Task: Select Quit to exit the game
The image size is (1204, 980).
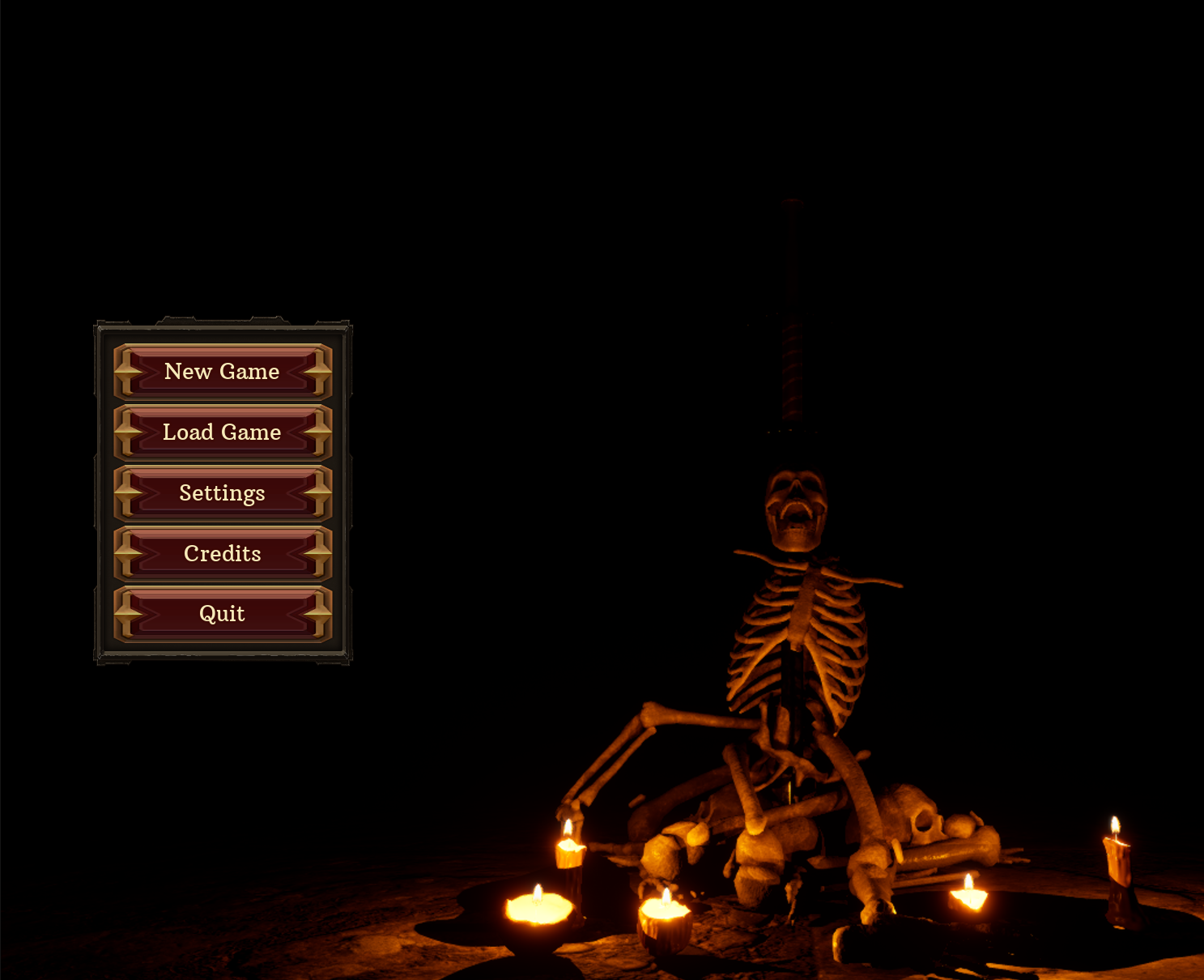Action: pos(223,614)
